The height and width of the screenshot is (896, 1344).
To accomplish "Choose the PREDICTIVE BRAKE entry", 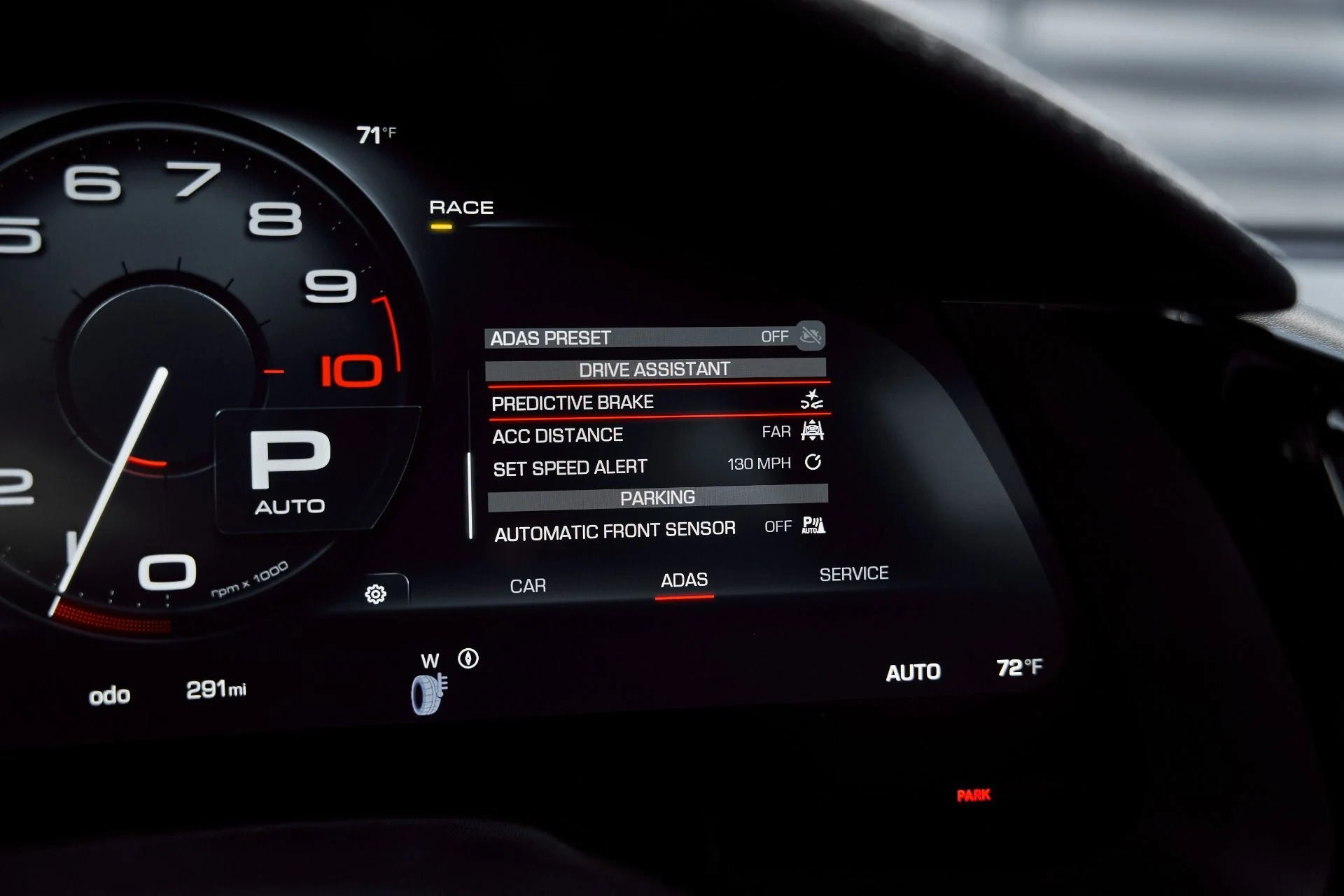I will click(657, 402).
